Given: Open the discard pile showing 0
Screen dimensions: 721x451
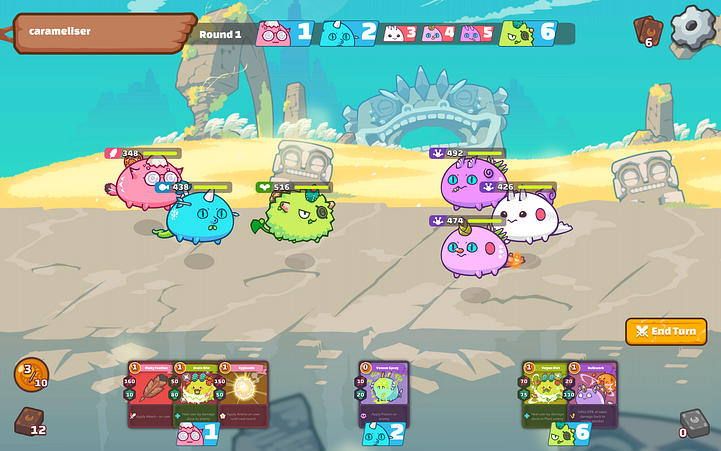Looking at the screenshot, I should (692, 422).
